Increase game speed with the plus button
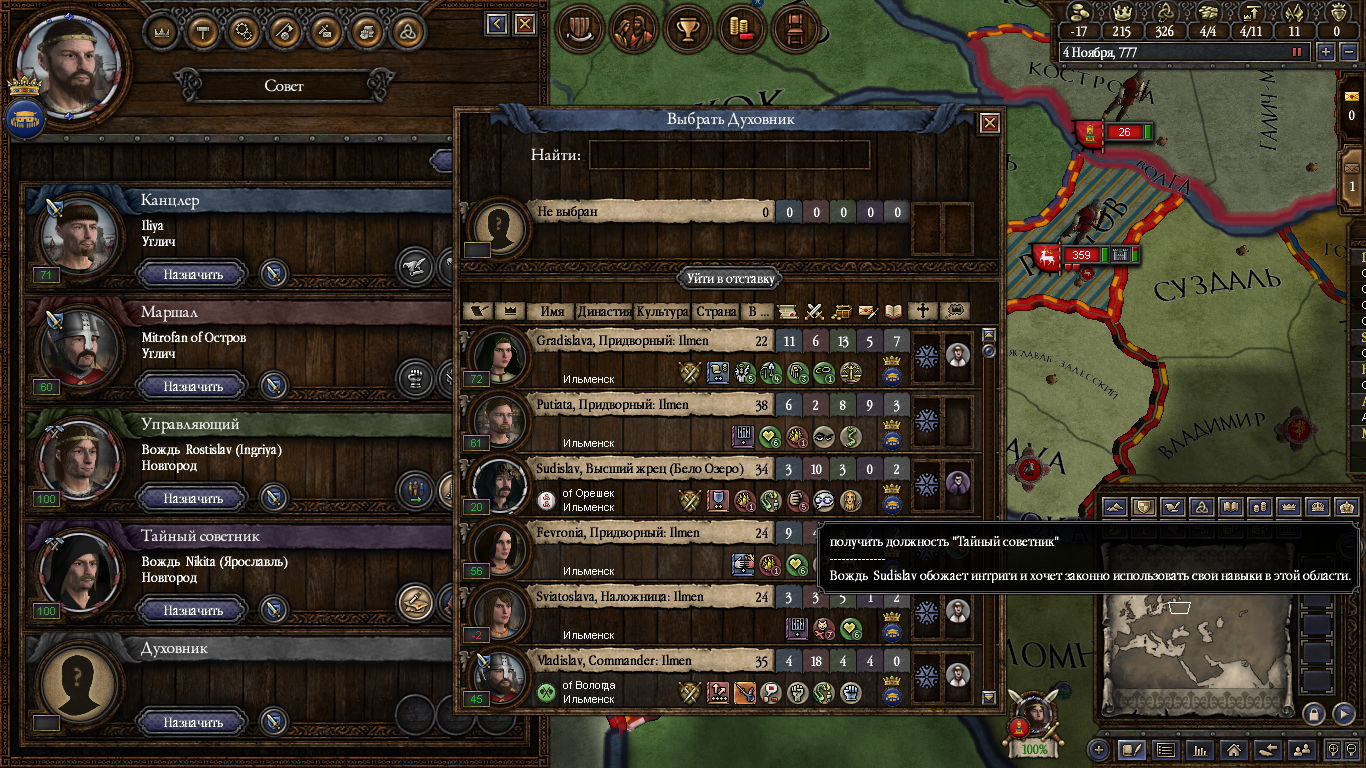The width and height of the screenshot is (1366, 768). click(x=1326, y=52)
